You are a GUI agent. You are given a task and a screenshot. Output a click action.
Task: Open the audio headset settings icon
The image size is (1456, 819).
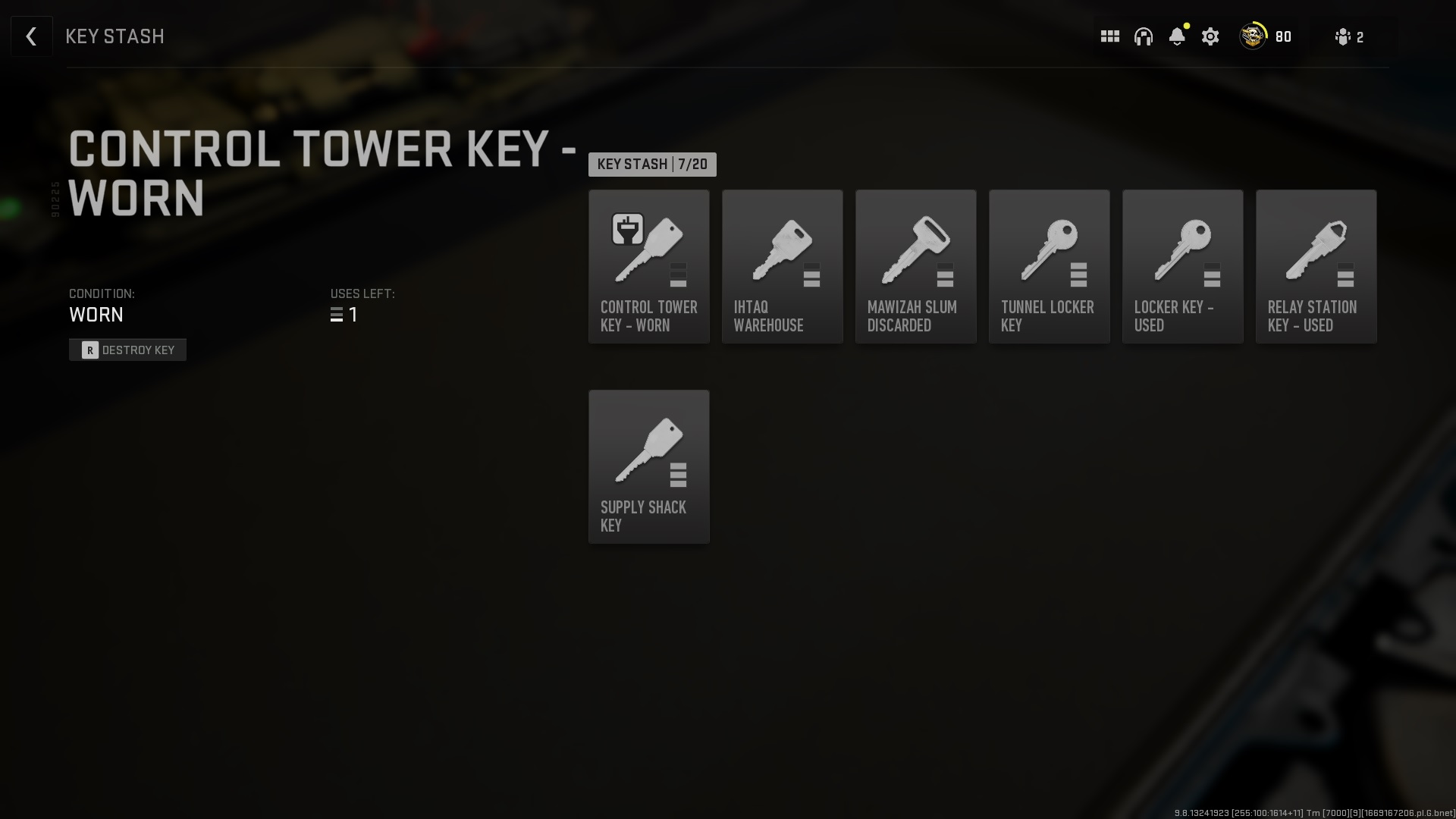point(1143,36)
